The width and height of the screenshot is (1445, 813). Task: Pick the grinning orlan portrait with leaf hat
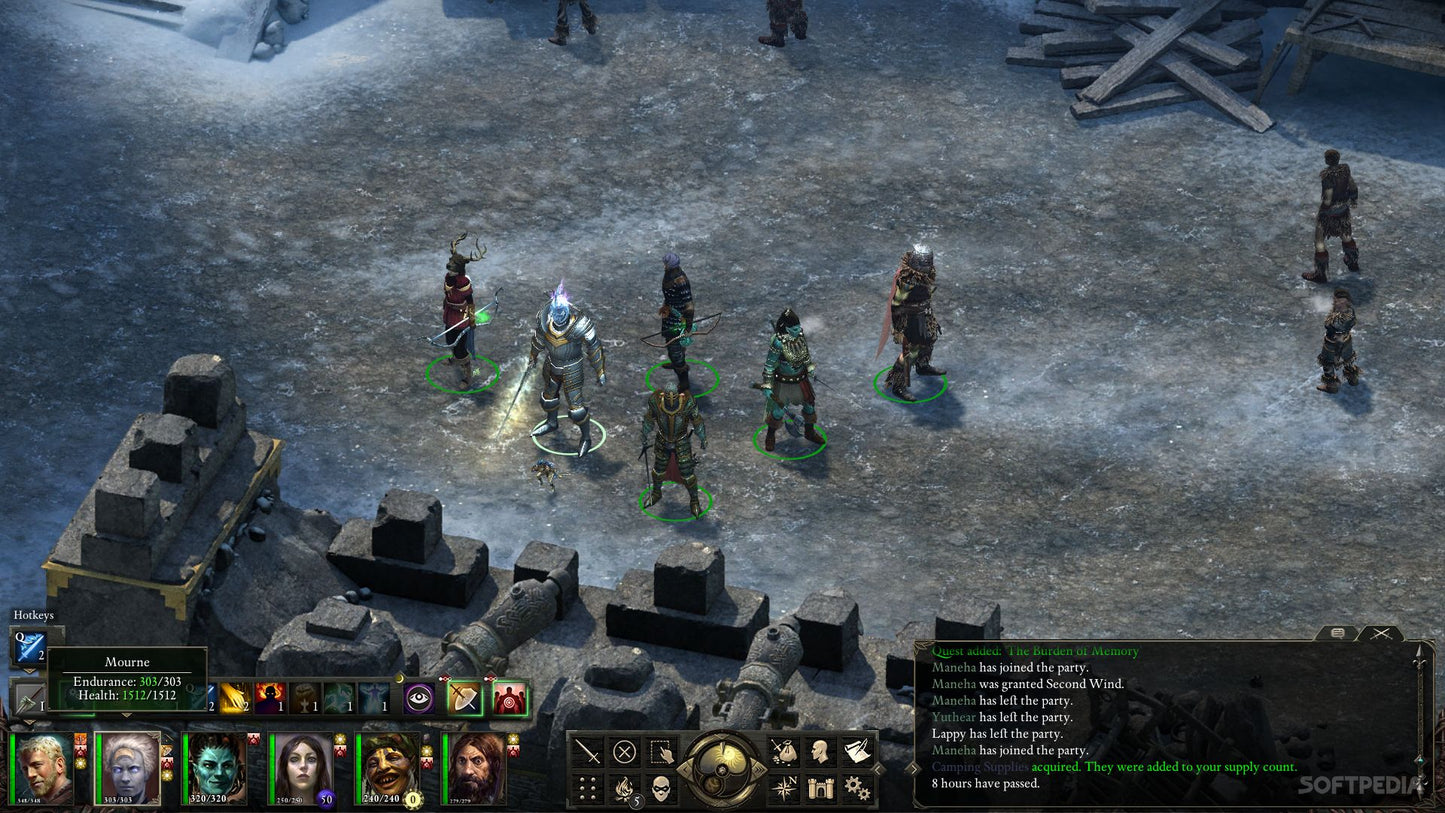(389, 768)
